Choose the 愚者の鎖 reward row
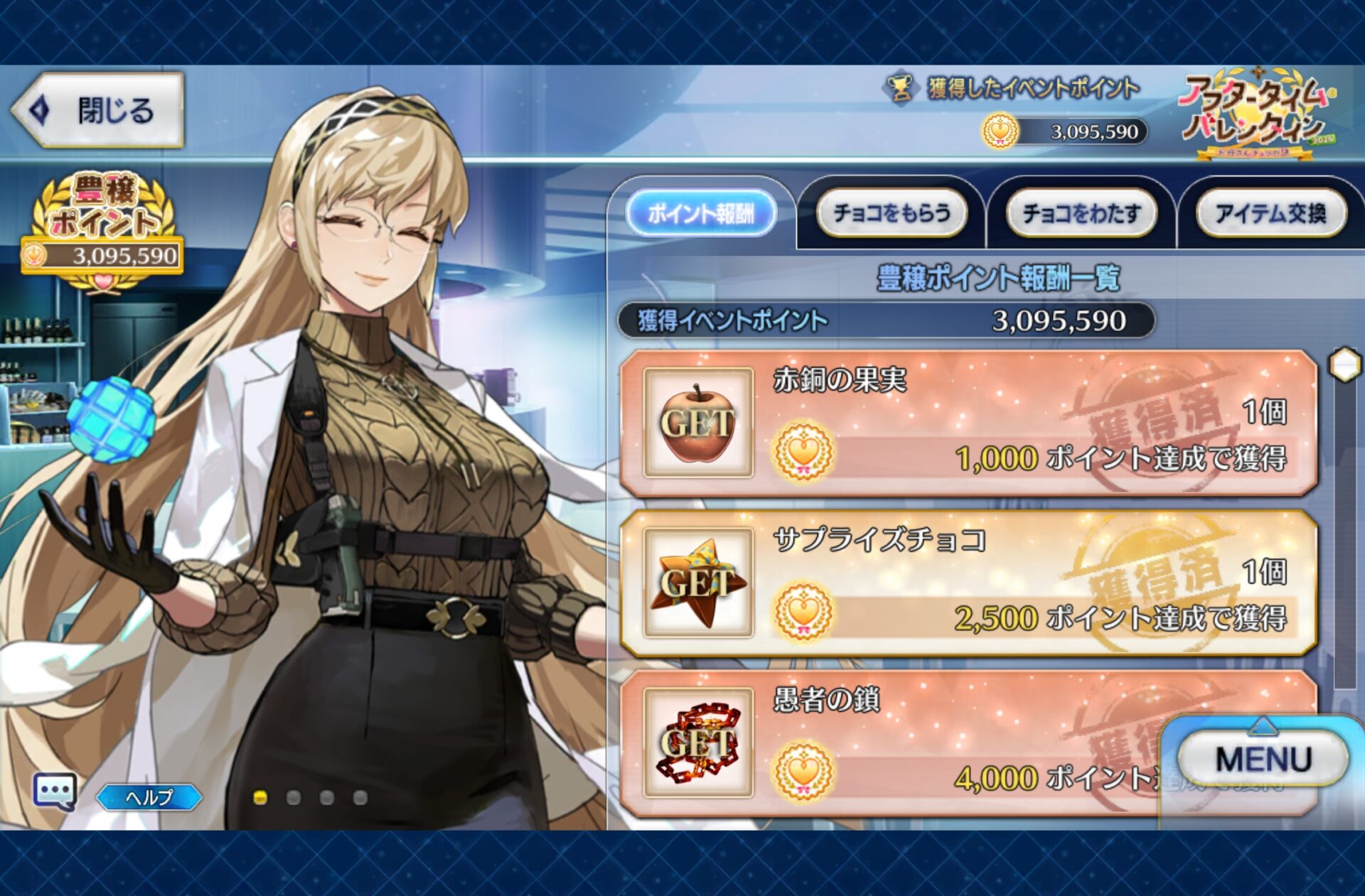 coord(924,743)
